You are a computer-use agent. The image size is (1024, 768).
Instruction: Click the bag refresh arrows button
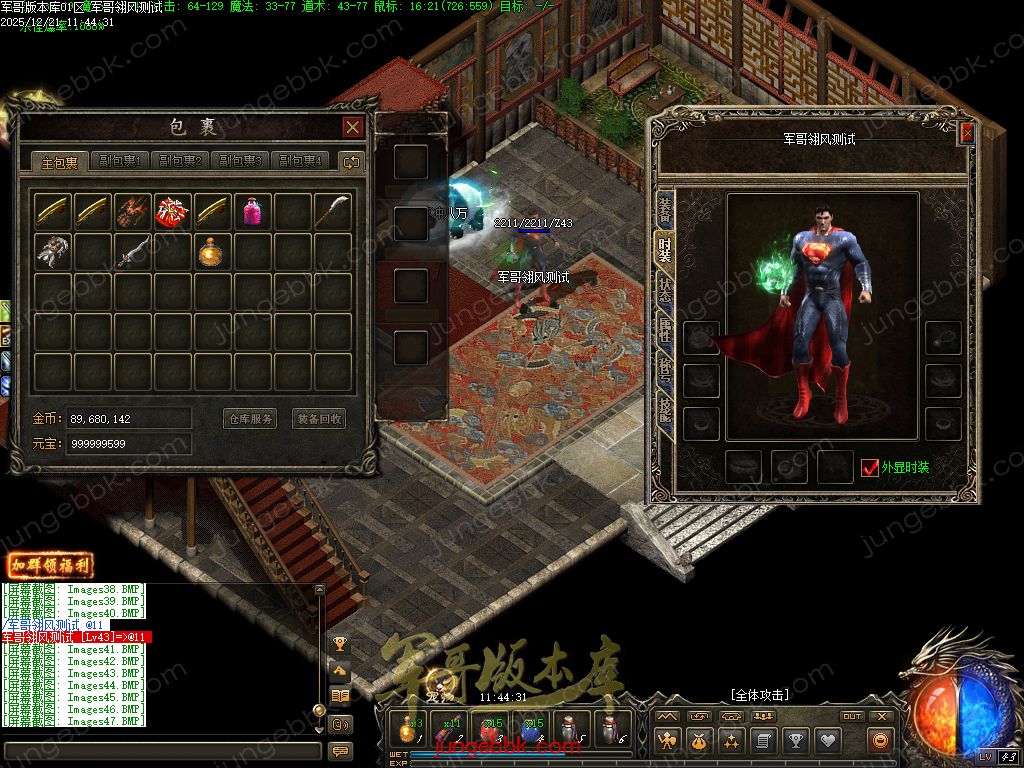(351, 161)
